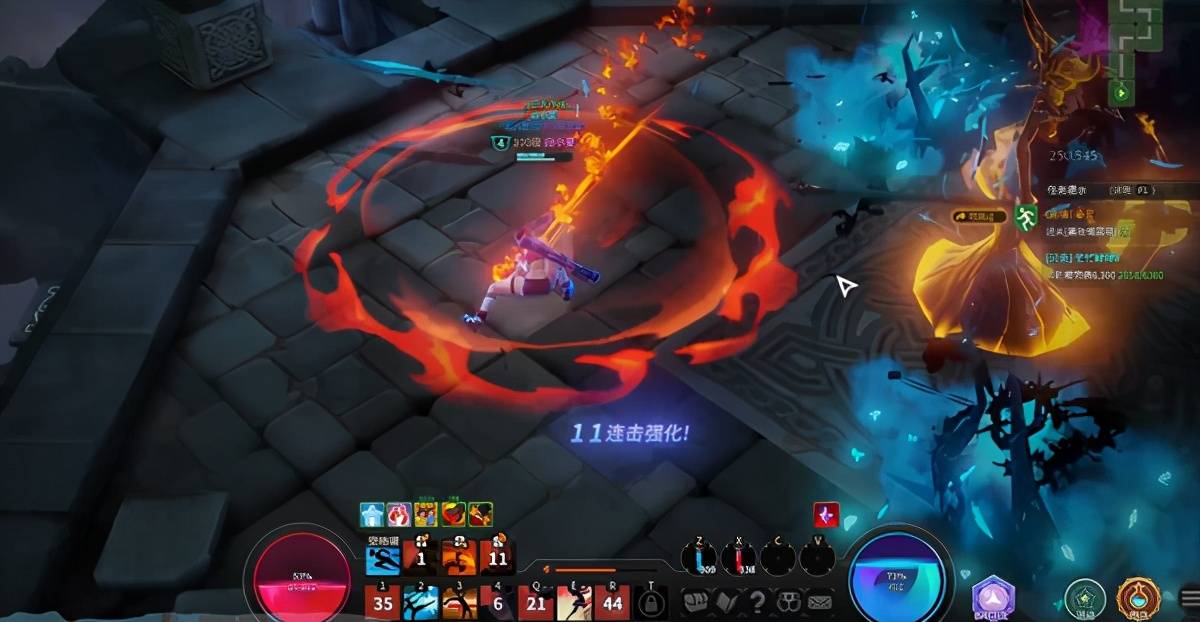
Task: Select the green running-man quest icon
Action: tap(1026, 217)
